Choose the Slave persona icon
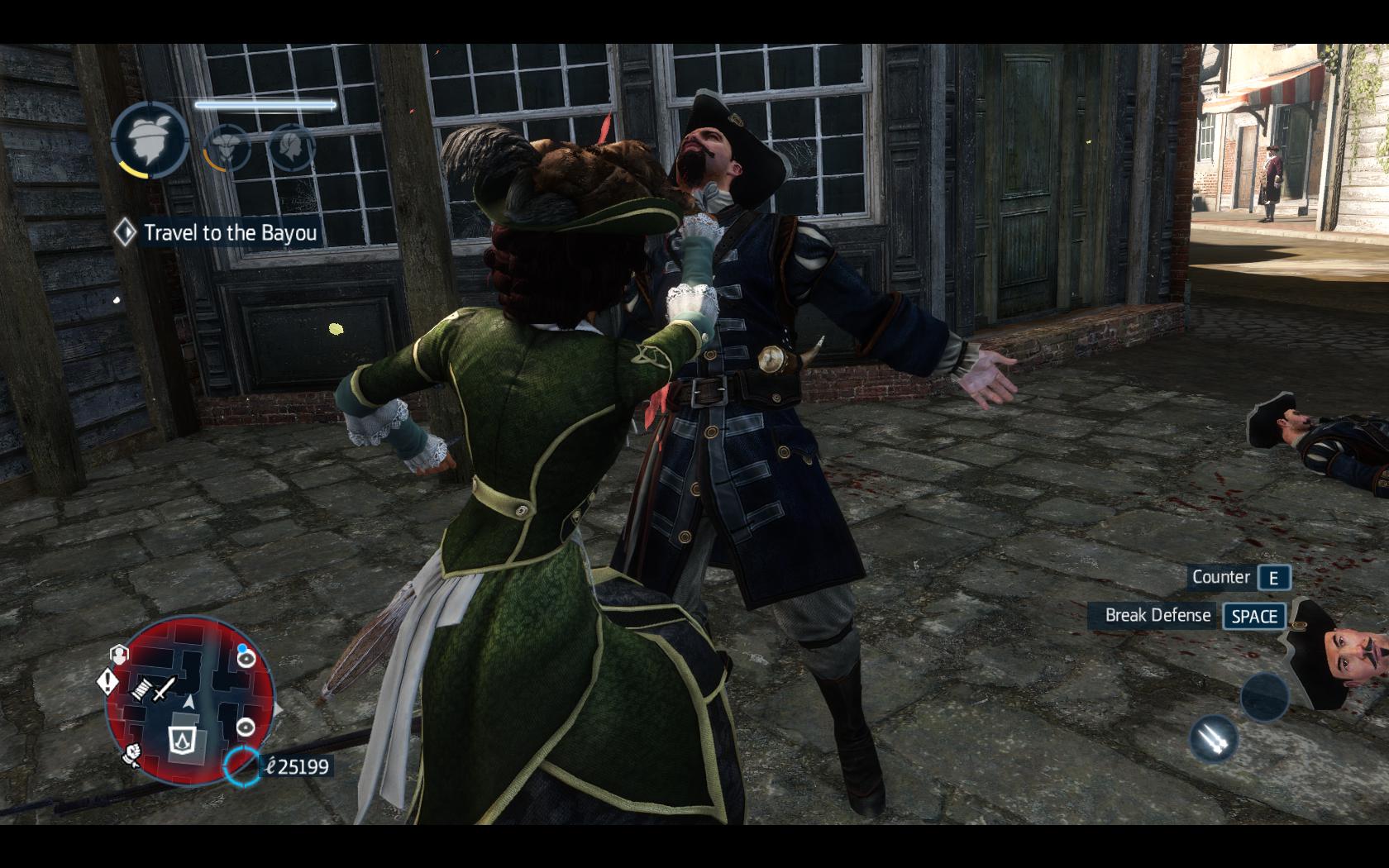 click(x=292, y=146)
